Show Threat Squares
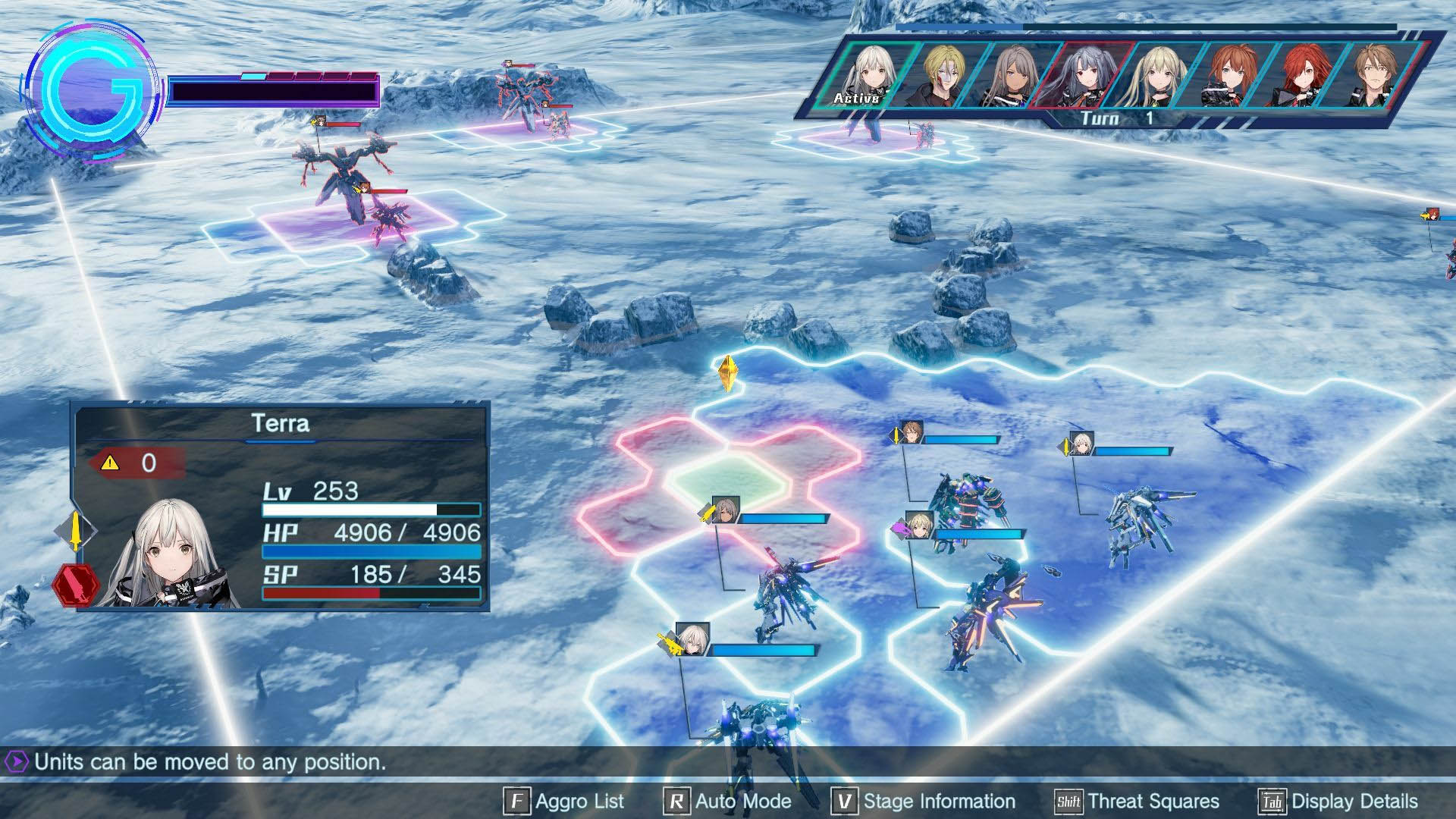The width and height of the screenshot is (1456, 819). point(1137,802)
